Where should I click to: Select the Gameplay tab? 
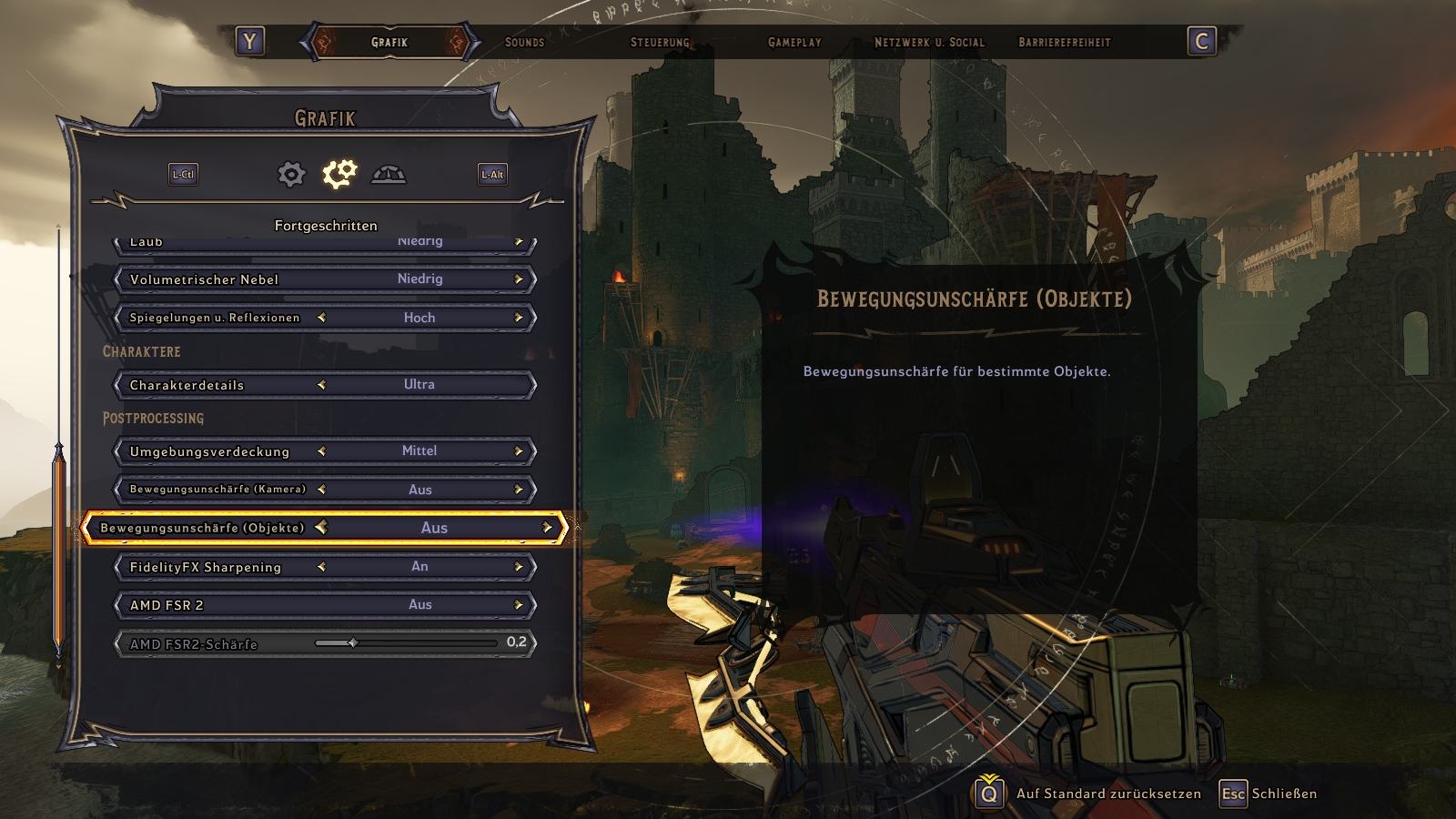click(794, 42)
